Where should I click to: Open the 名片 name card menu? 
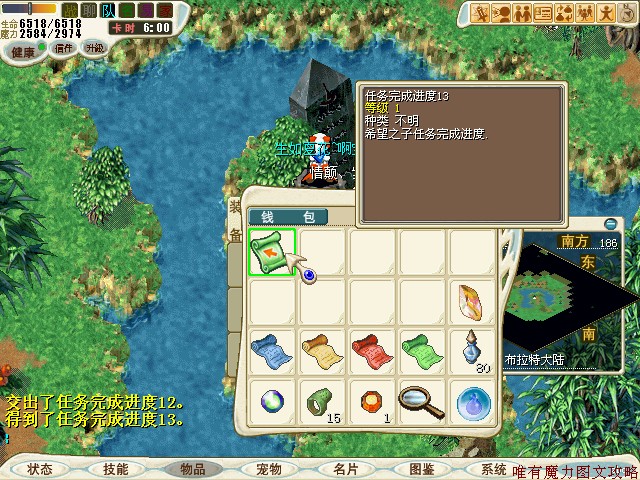346,468
